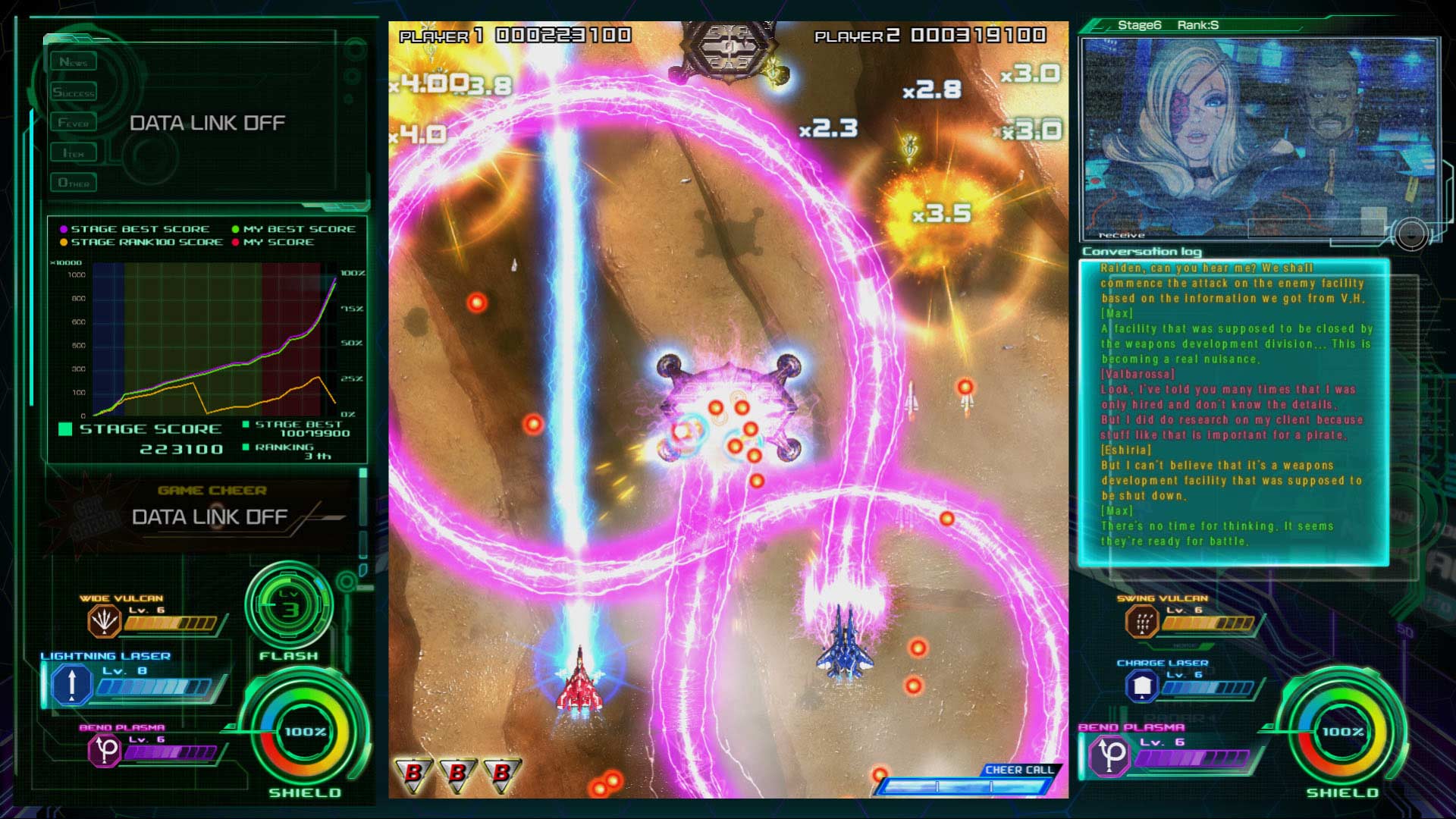This screenshot has width=1456, height=819.
Task: Expand the Item category
Action: (x=75, y=152)
